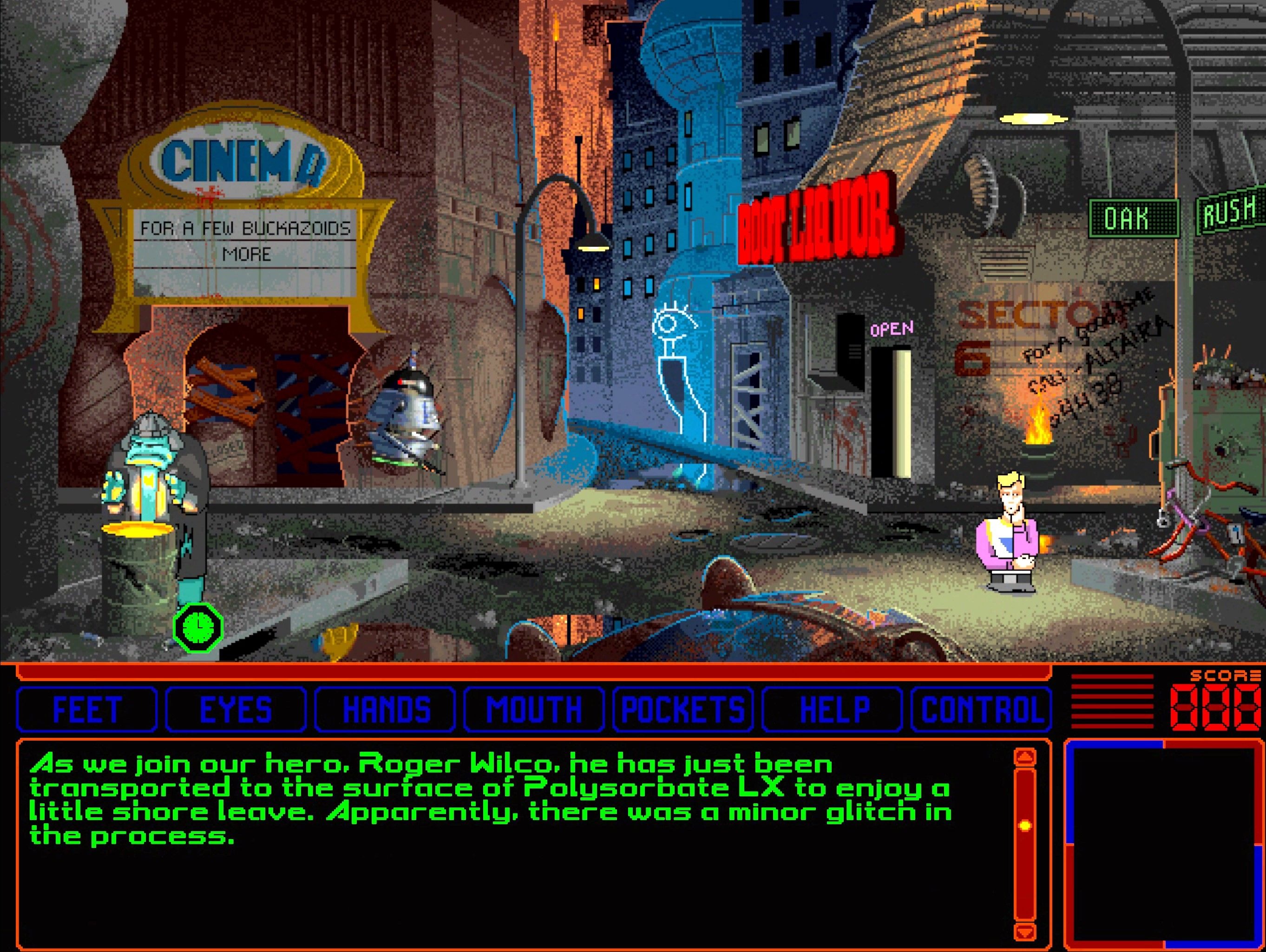1266x952 pixels.
Task: Select the FEET walk command
Action: (x=87, y=709)
